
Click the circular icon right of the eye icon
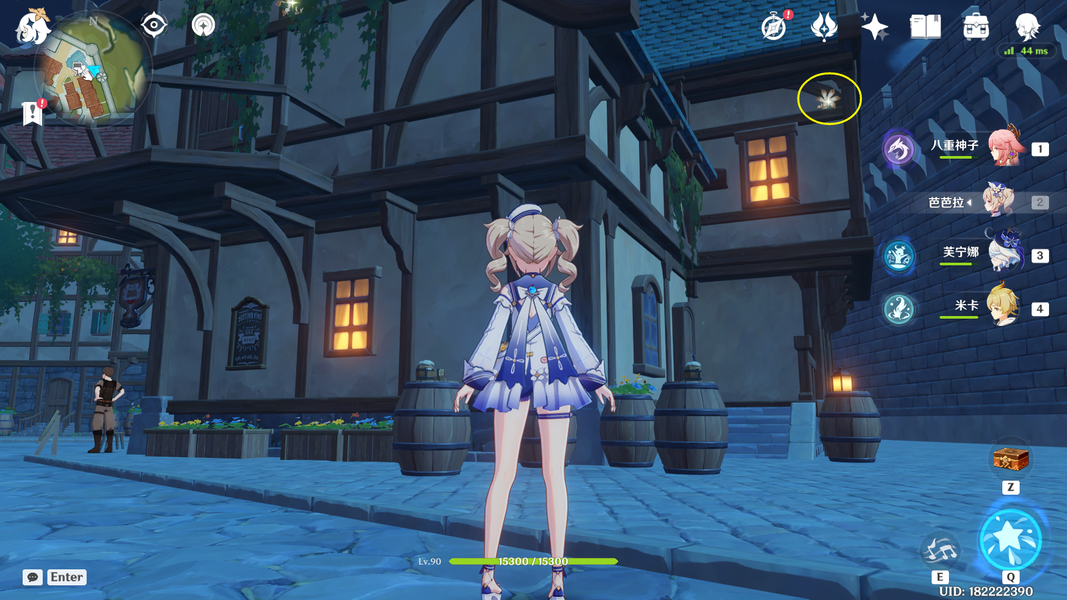tap(204, 24)
